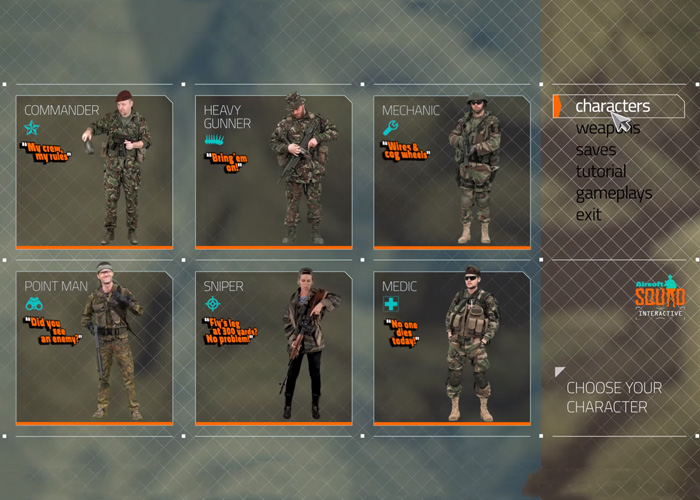This screenshot has height=500, width=700.
Task: Open the tutorial menu entry
Action: [601, 171]
